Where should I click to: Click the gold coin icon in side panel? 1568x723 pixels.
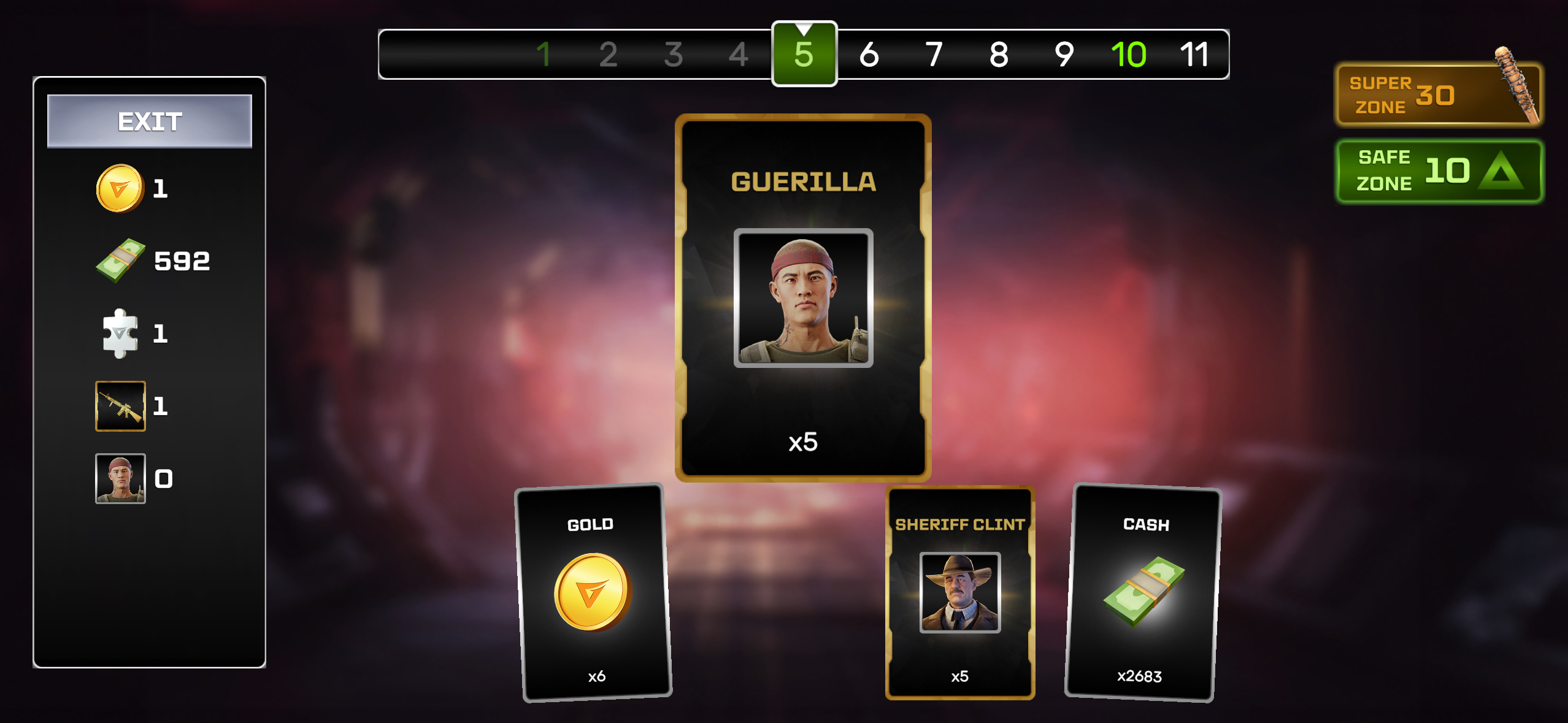120,188
